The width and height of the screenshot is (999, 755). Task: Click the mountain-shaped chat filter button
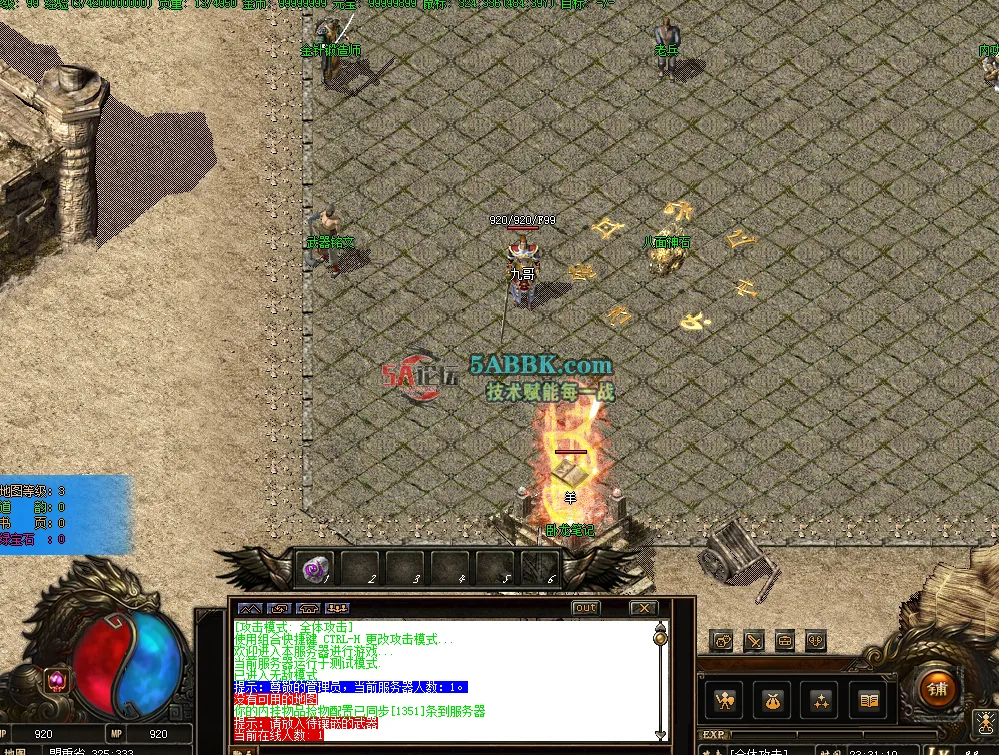pyautogui.click(x=250, y=608)
